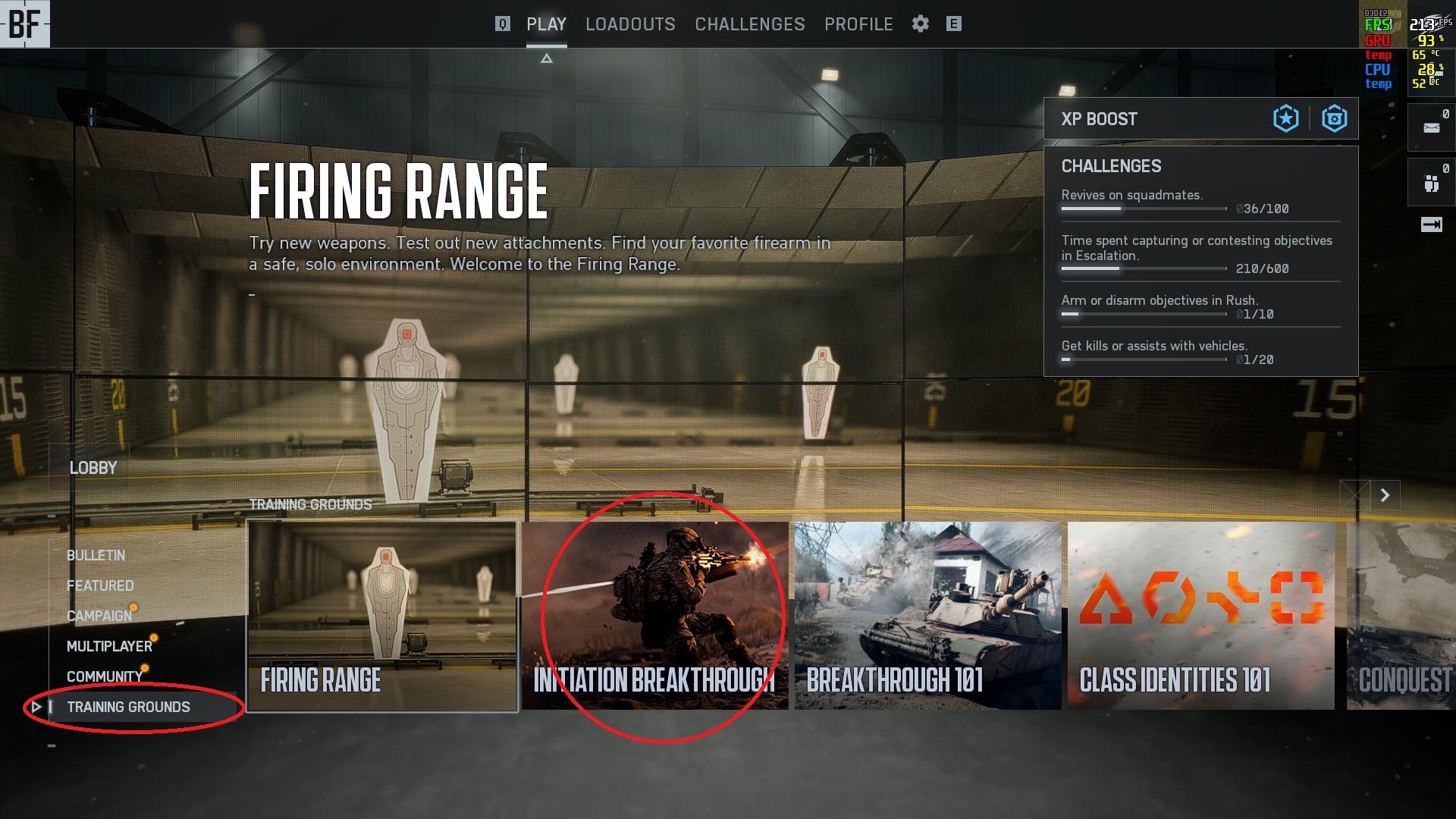
Task: Click the BF logo button
Action: tap(24, 24)
